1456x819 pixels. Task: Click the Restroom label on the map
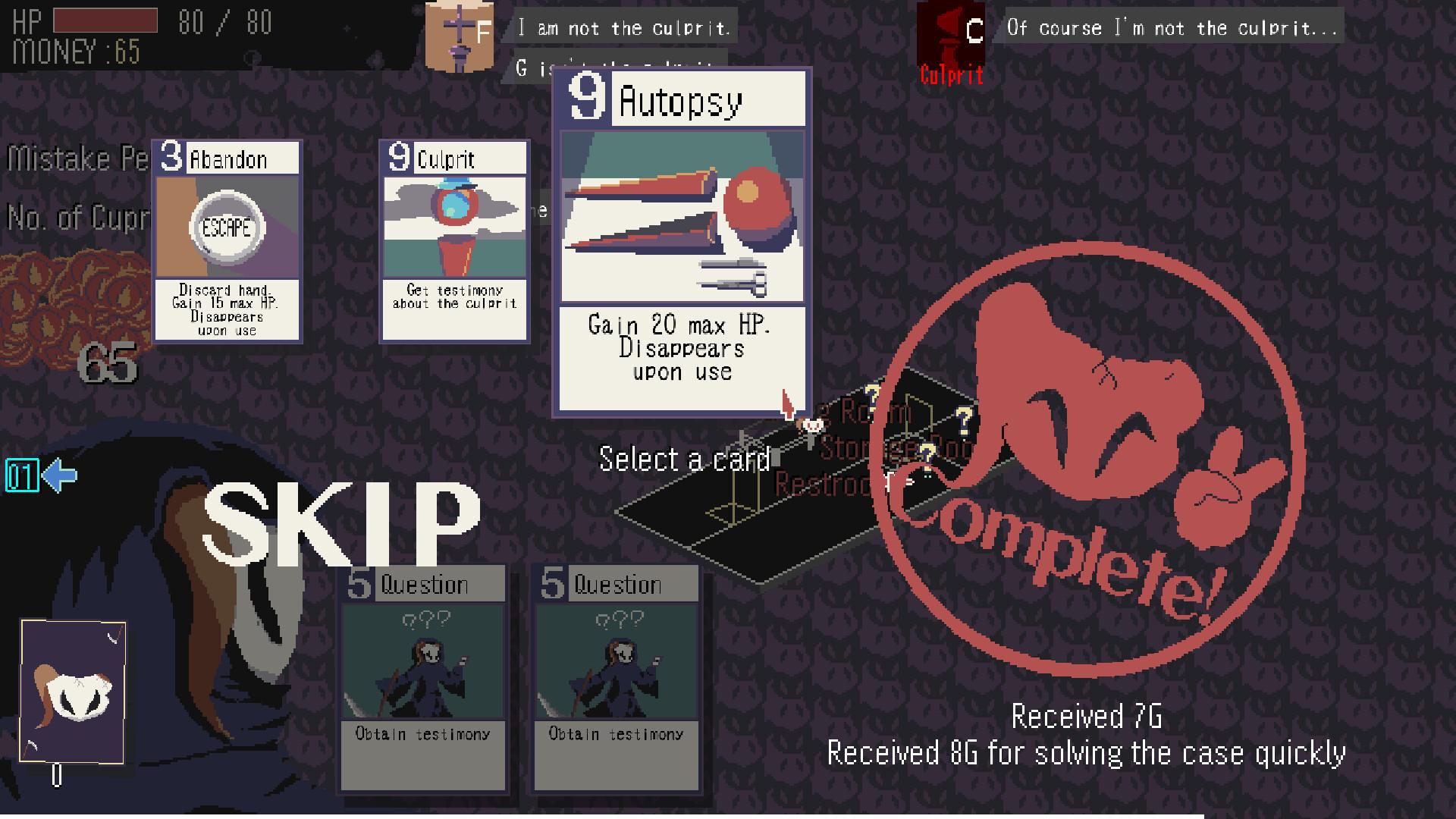(x=823, y=482)
